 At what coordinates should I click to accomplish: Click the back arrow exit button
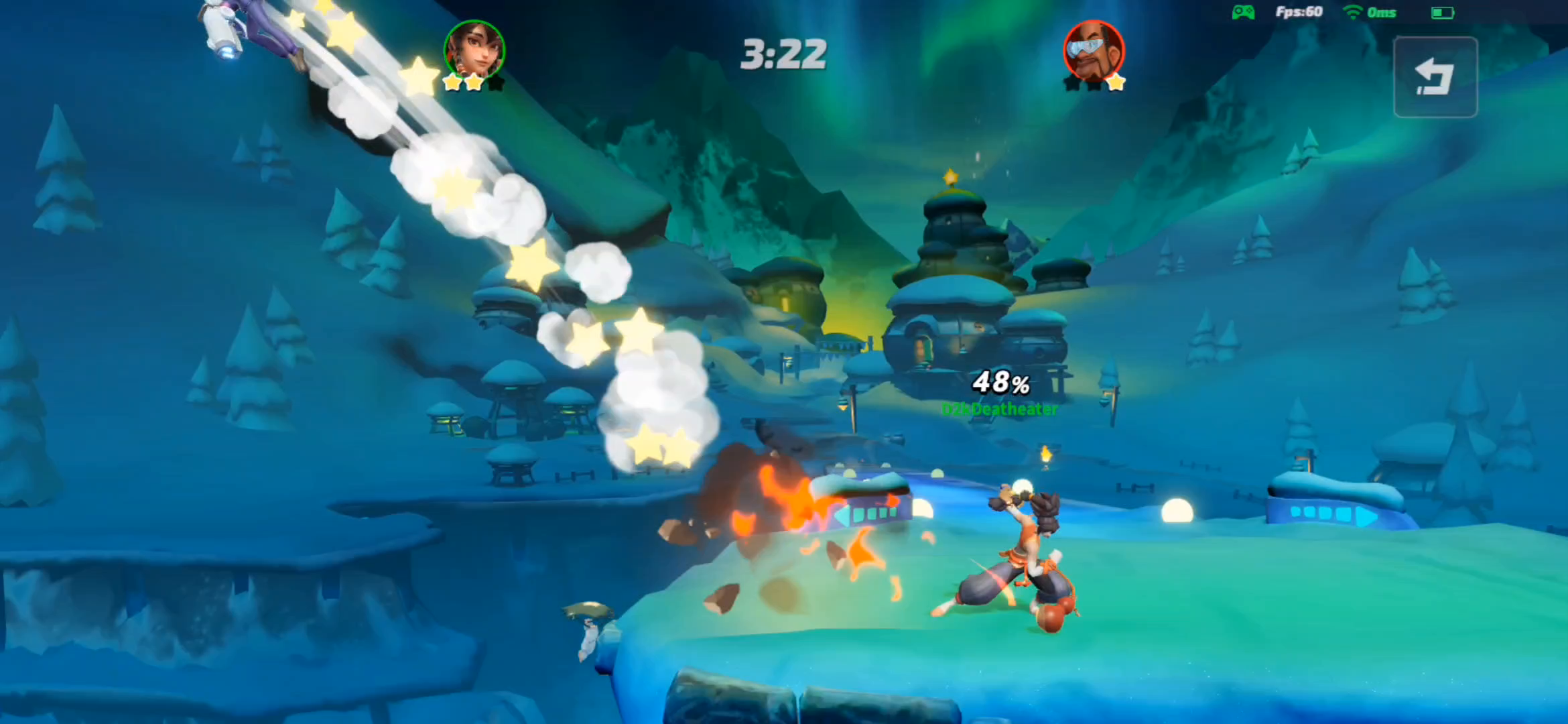(x=1435, y=77)
